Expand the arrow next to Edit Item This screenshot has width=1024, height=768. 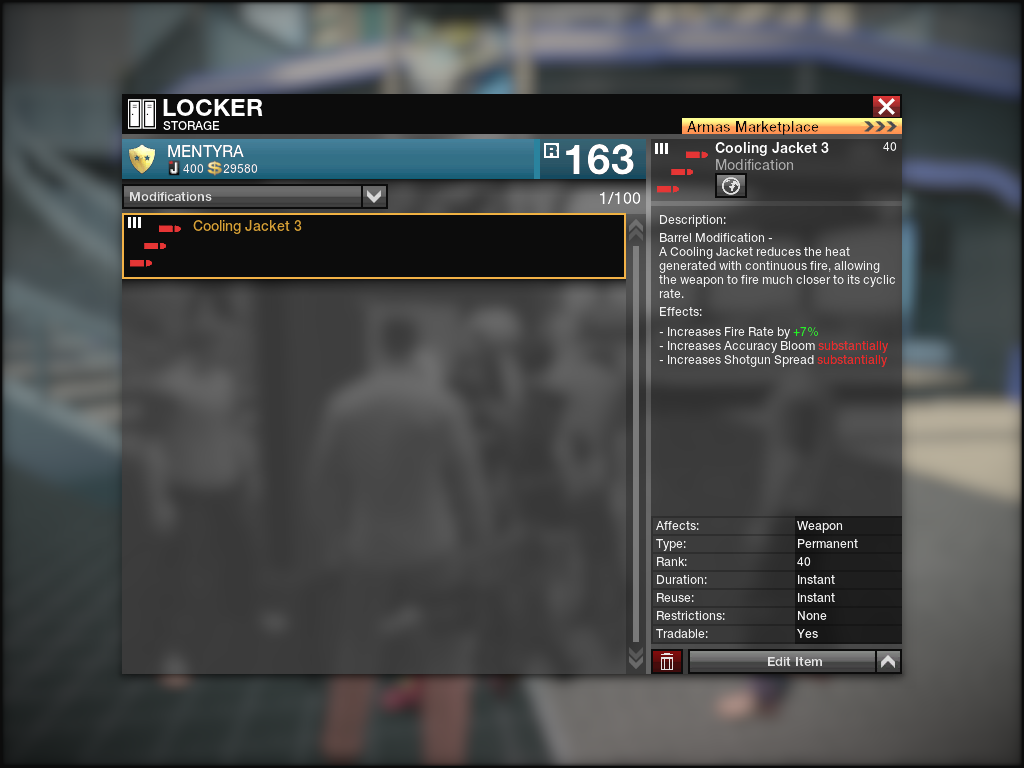[x=888, y=662]
